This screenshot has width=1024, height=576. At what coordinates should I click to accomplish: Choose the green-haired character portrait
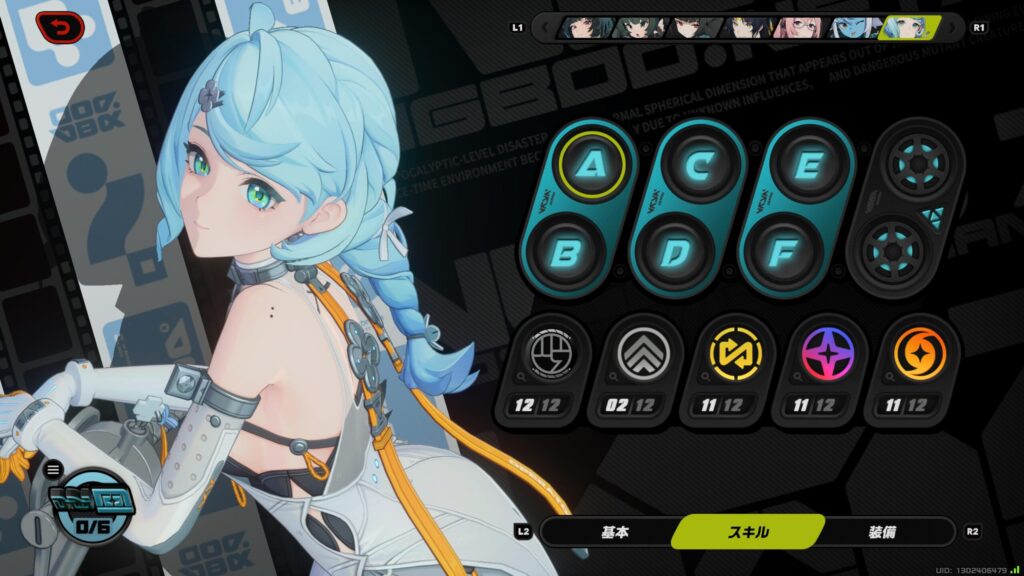click(x=636, y=27)
